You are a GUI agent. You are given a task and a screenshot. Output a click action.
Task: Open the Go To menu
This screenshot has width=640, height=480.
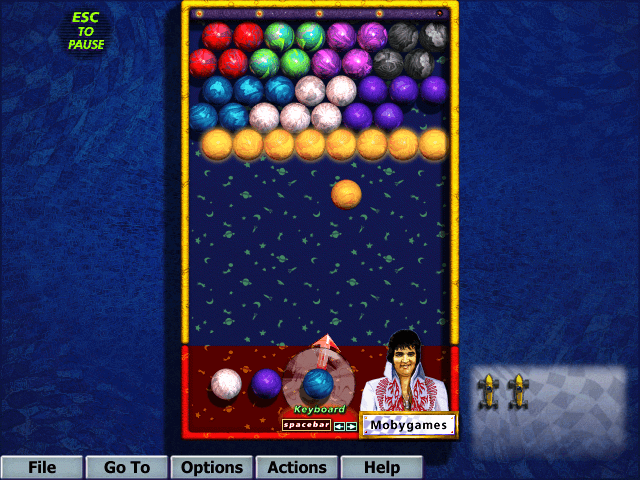coord(127,467)
